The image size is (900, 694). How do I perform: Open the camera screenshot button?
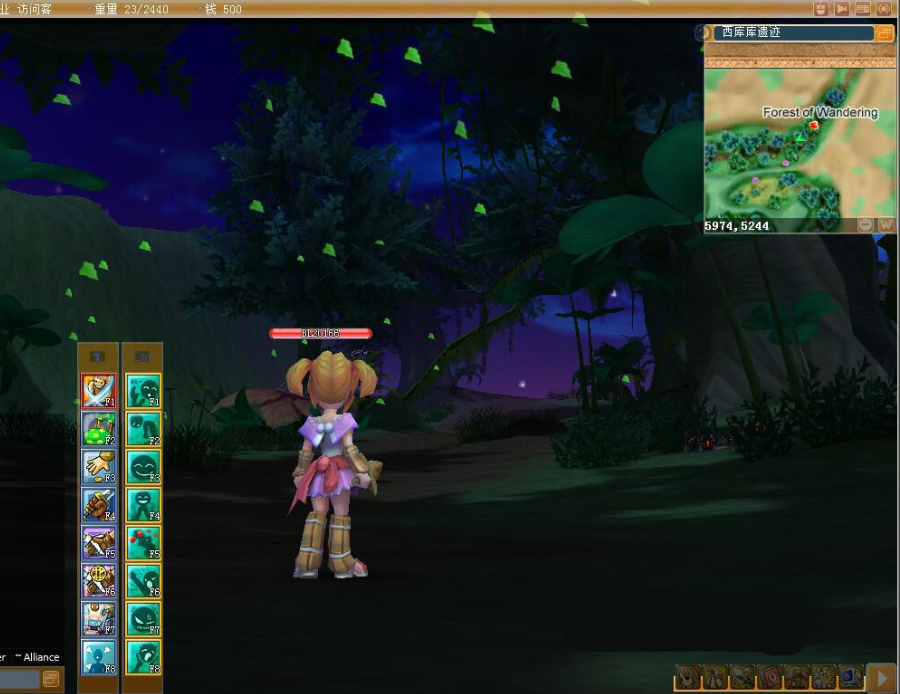coord(883,9)
